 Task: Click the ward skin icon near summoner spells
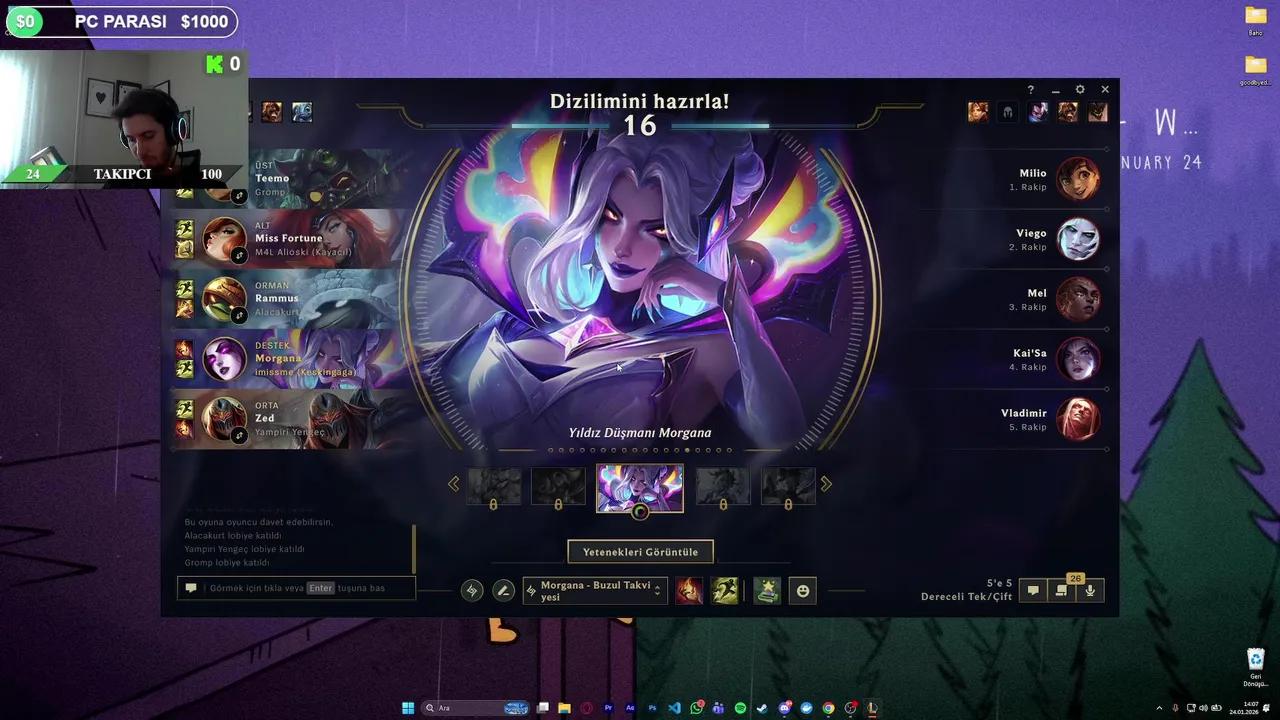tap(766, 590)
